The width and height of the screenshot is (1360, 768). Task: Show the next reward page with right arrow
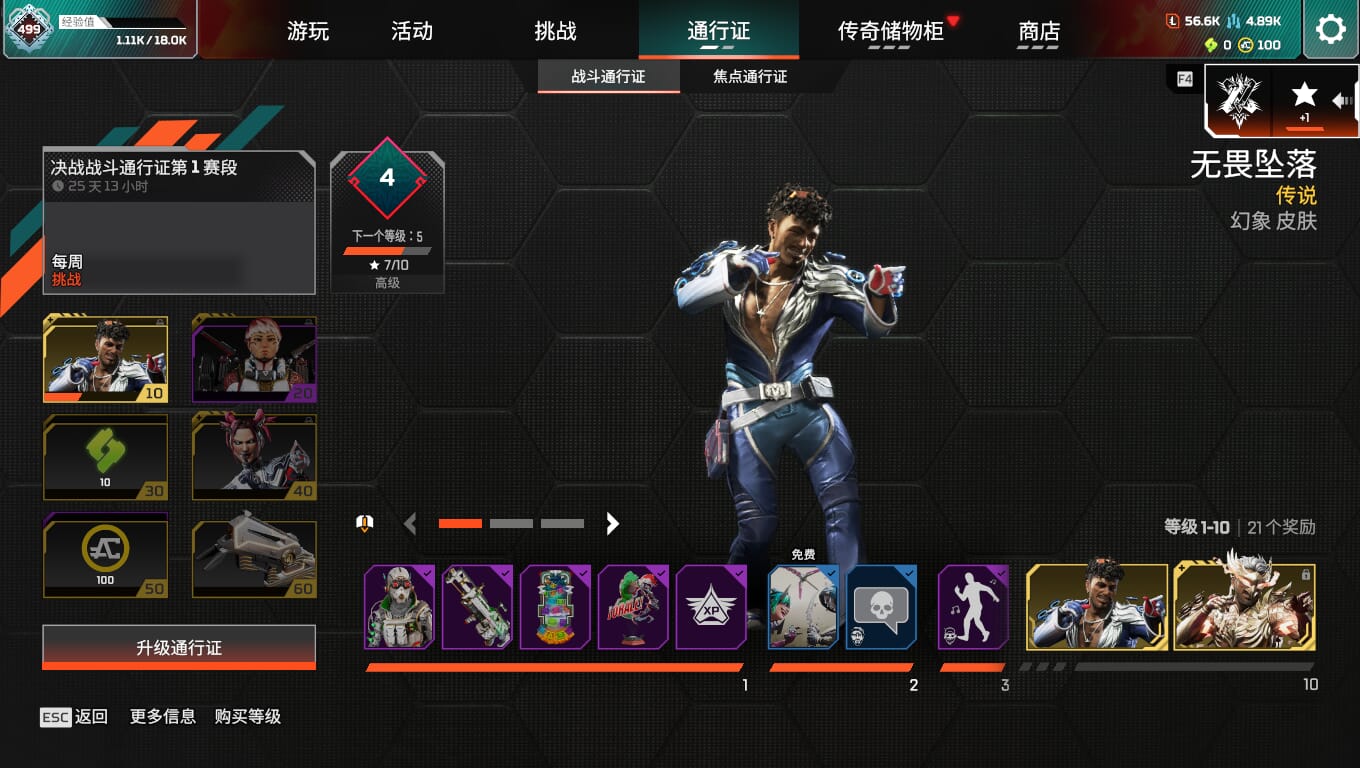612,523
